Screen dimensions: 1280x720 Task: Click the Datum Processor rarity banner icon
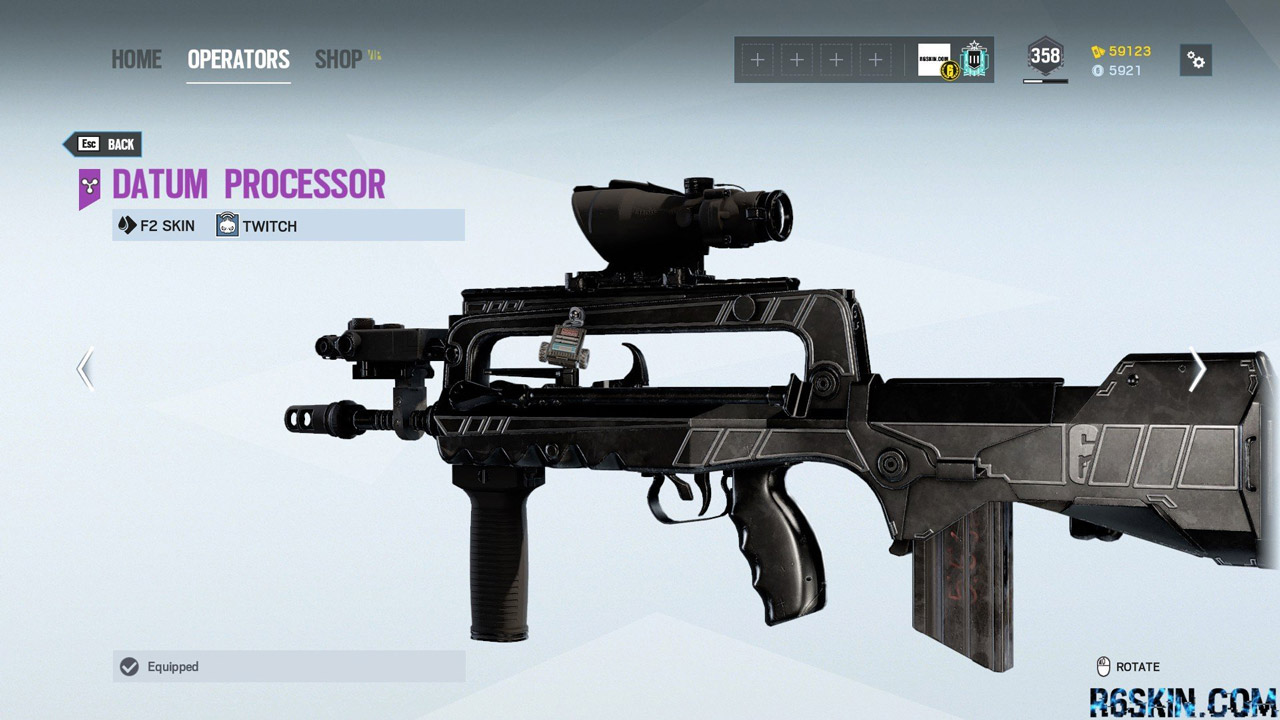[90, 184]
